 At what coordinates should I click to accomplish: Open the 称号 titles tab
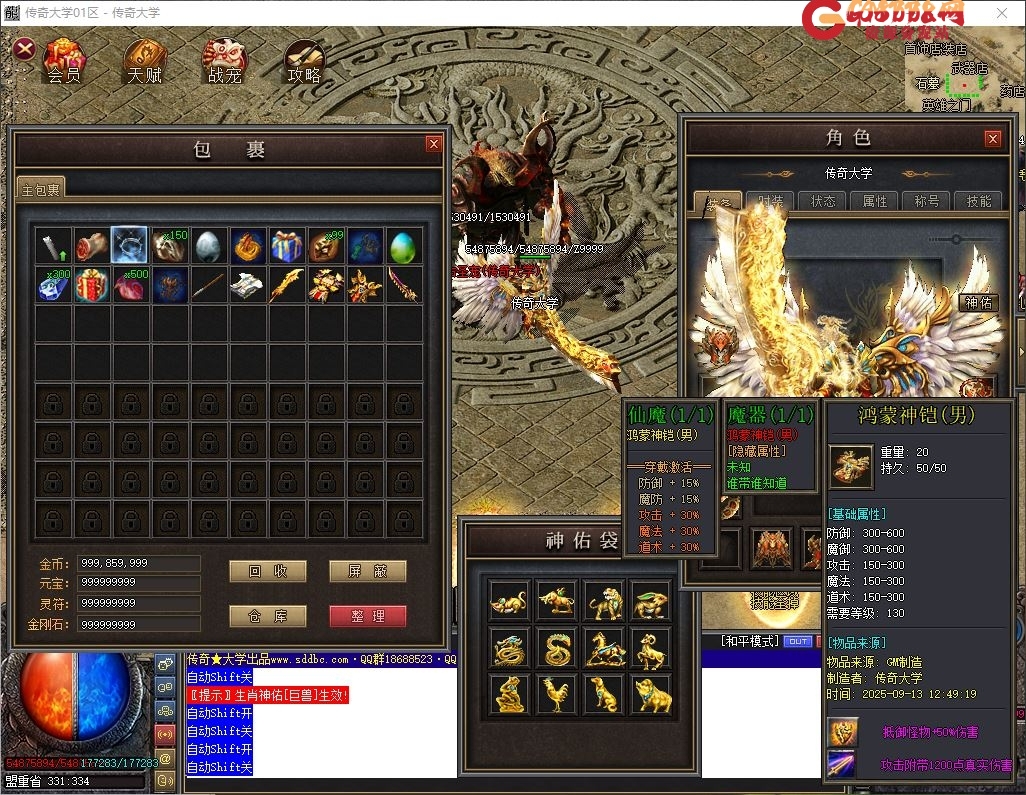click(927, 201)
